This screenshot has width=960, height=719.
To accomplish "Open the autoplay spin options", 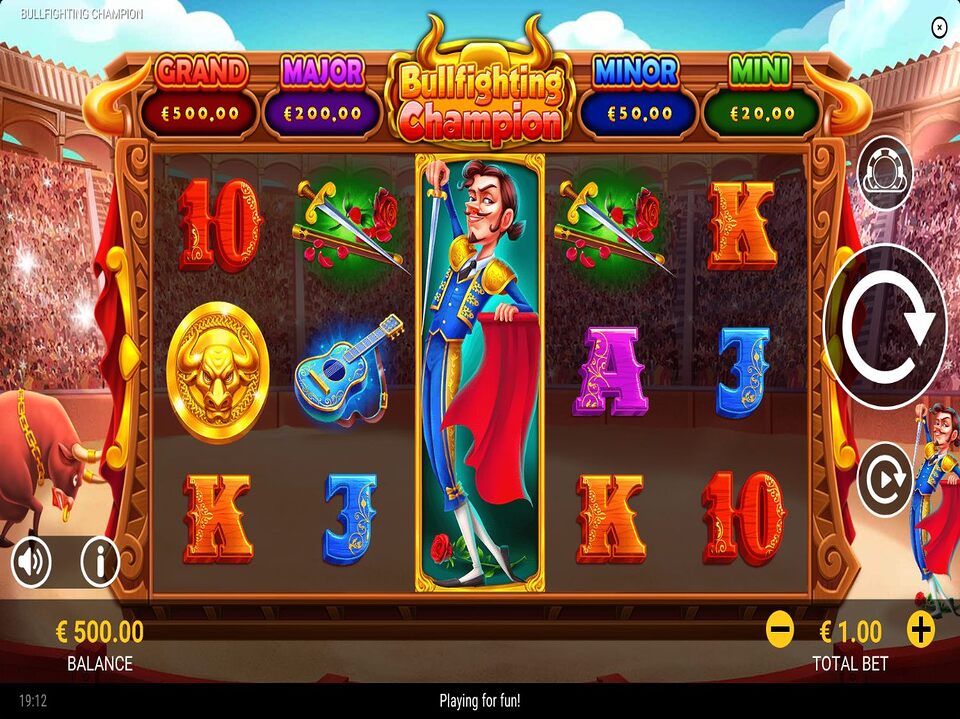I will (x=885, y=480).
